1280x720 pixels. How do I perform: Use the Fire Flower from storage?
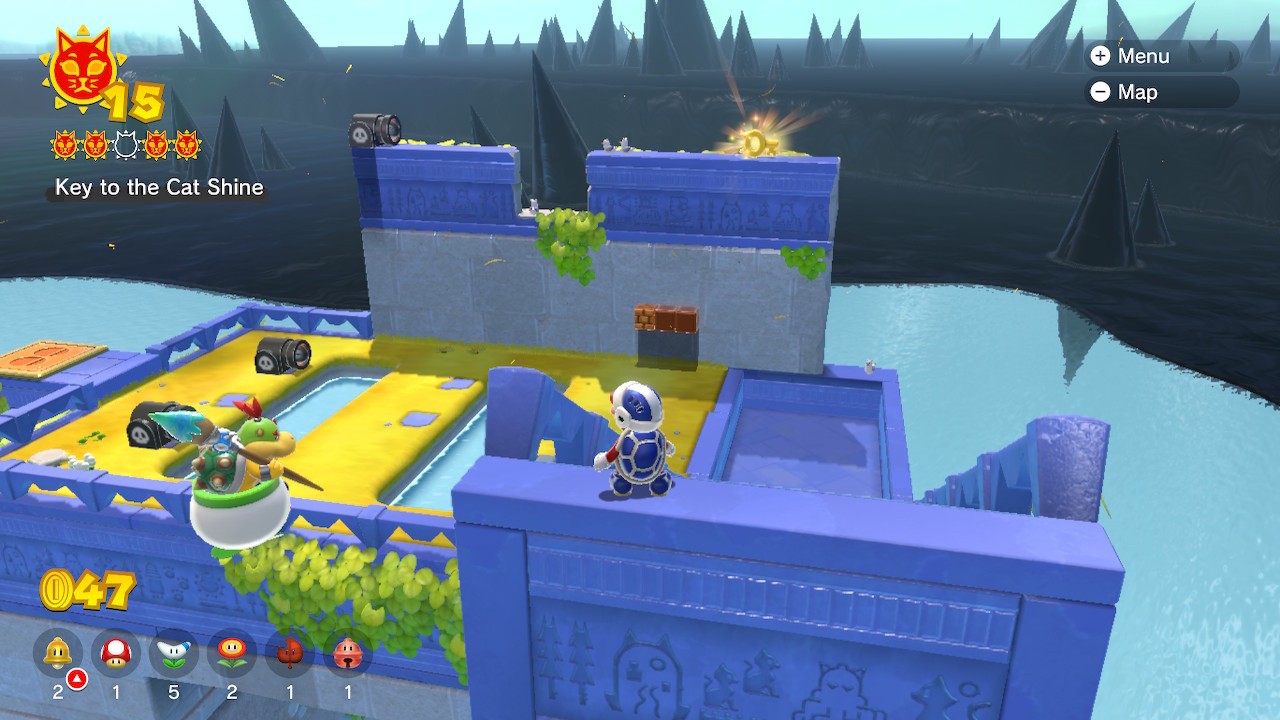[232, 654]
